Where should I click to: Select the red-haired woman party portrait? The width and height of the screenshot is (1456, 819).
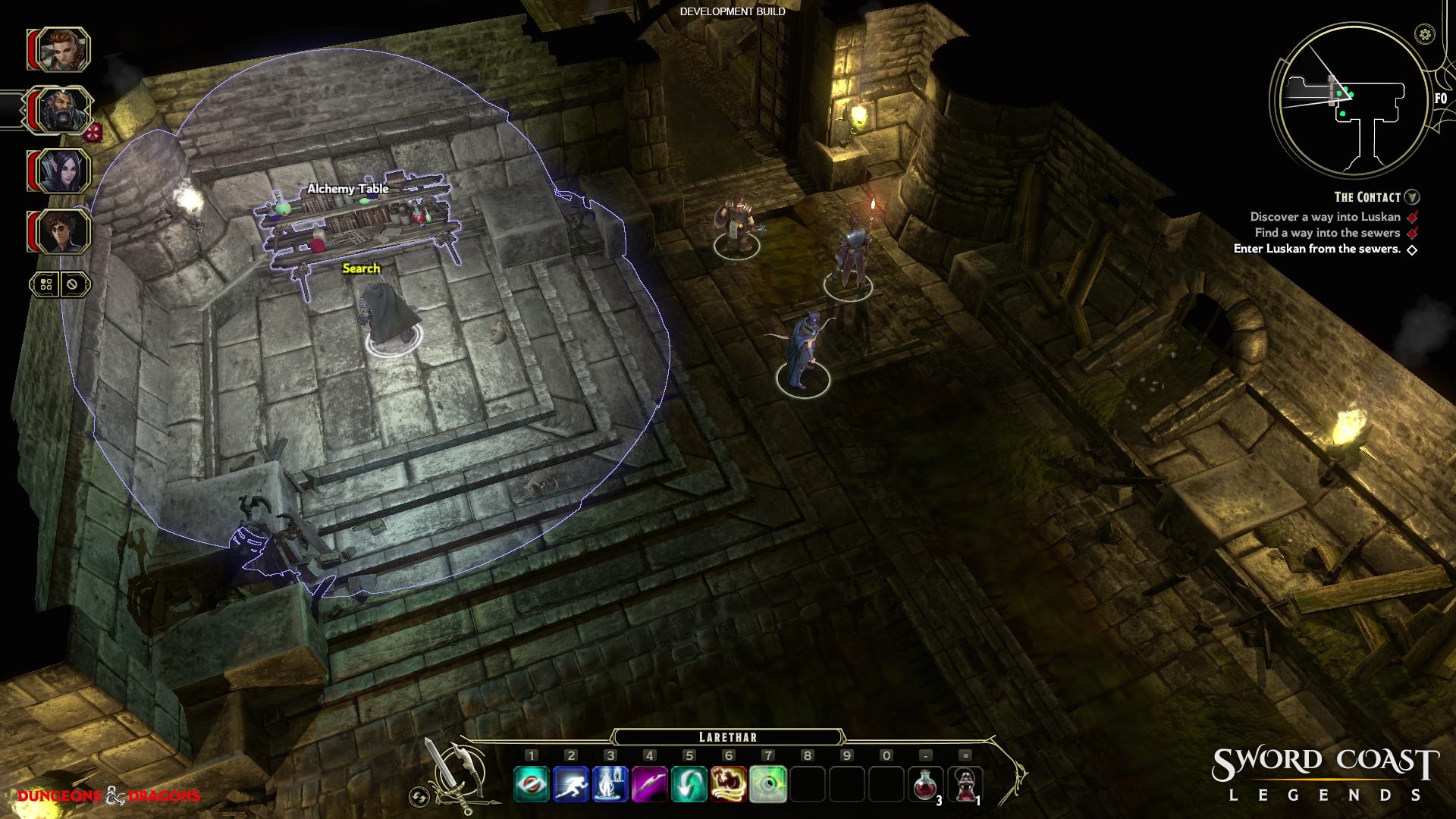pyautogui.click(x=63, y=50)
